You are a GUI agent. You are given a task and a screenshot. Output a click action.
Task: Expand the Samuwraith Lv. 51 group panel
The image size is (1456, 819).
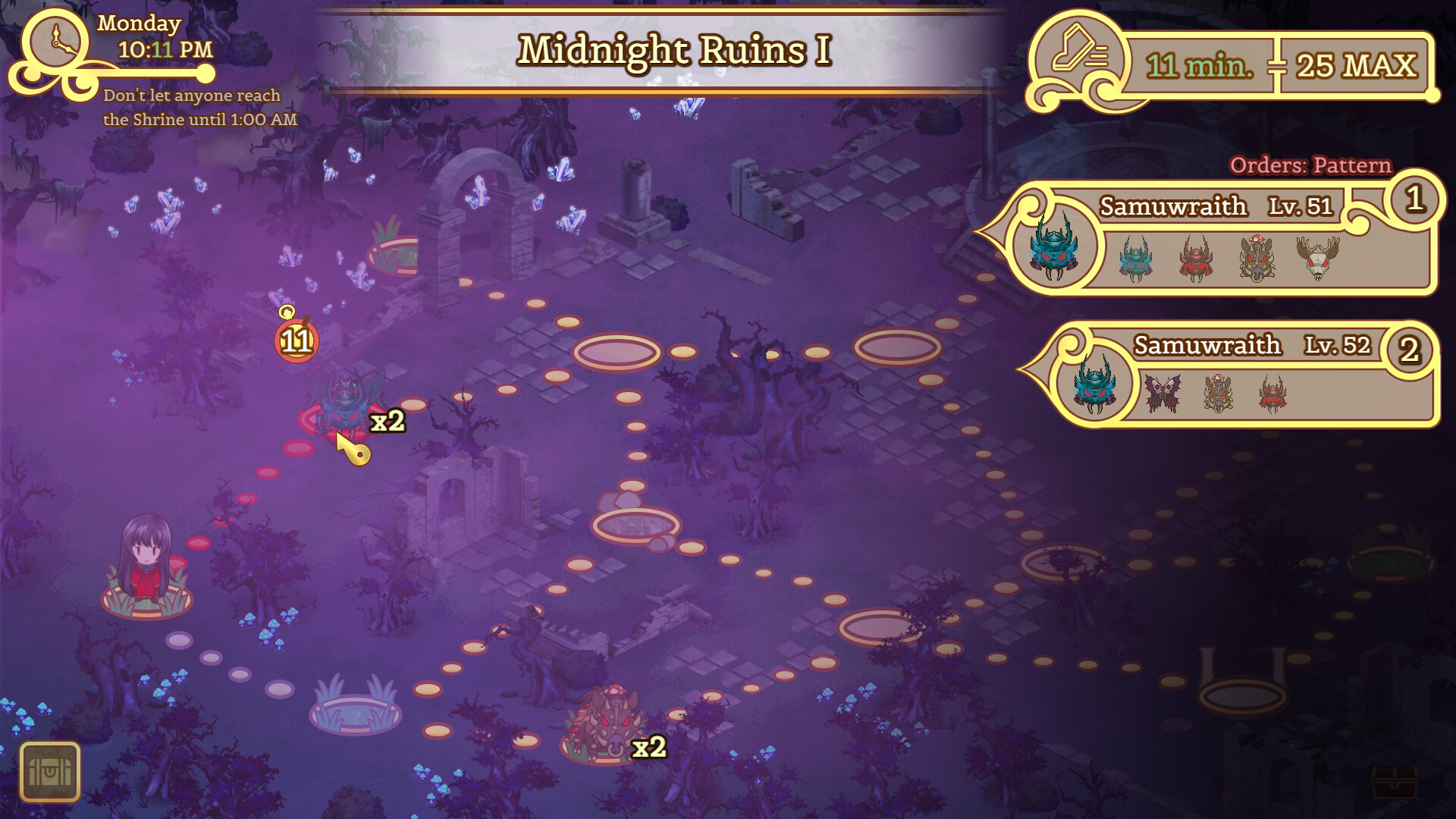tap(1213, 206)
